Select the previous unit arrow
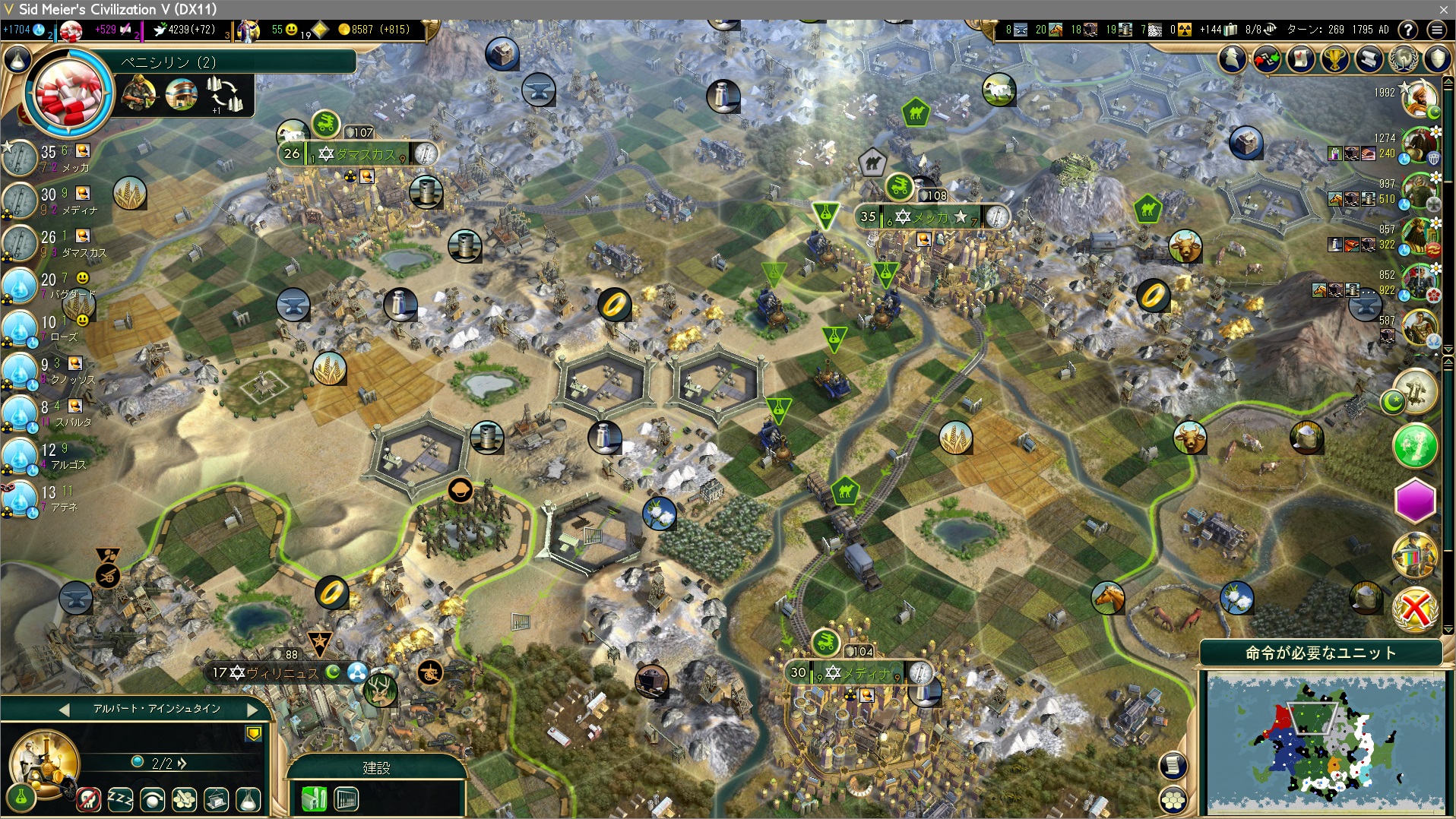Screen dimensions: 1456x819 [64, 710]
